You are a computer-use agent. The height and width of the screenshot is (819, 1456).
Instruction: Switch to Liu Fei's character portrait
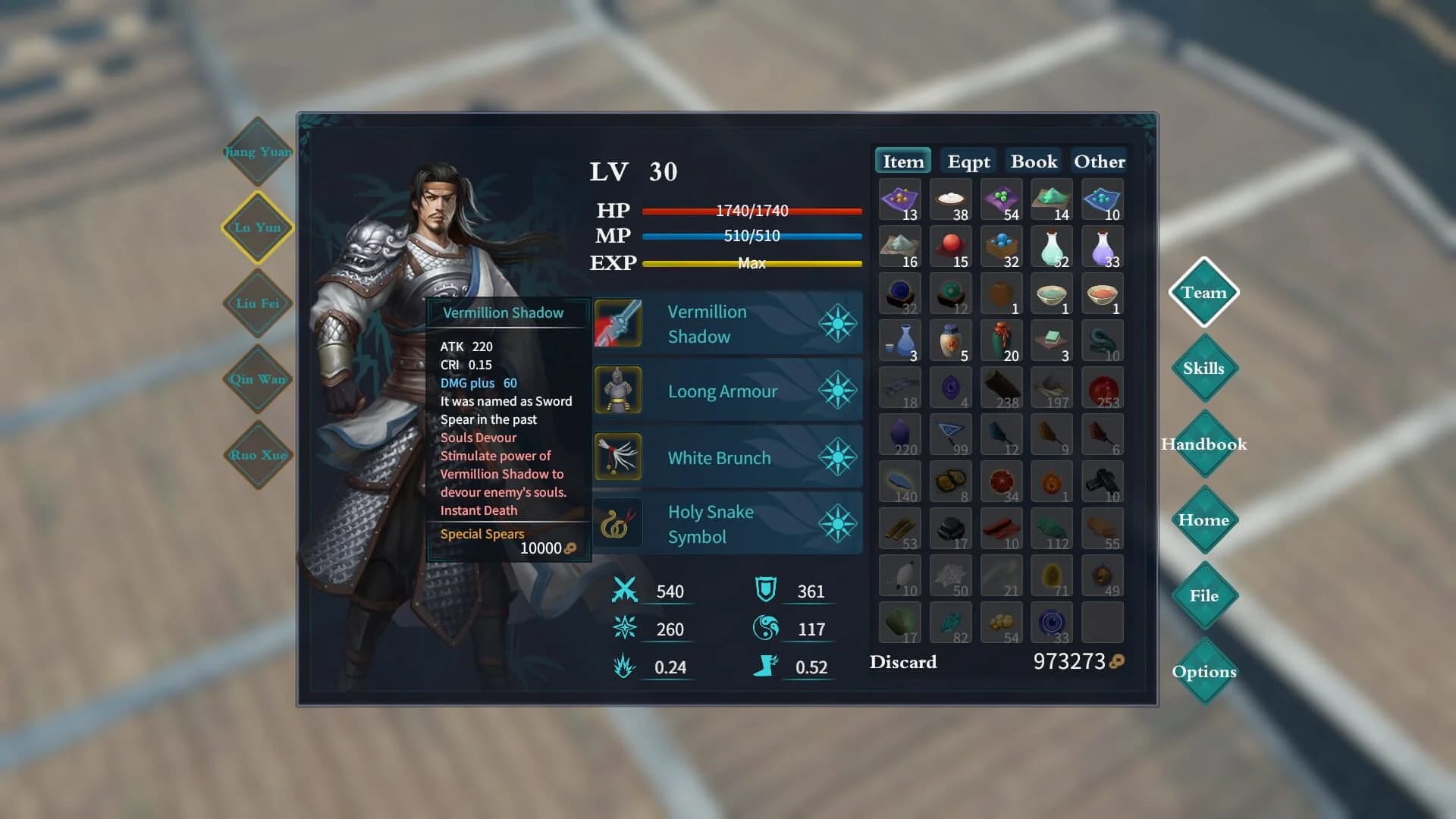256,303
